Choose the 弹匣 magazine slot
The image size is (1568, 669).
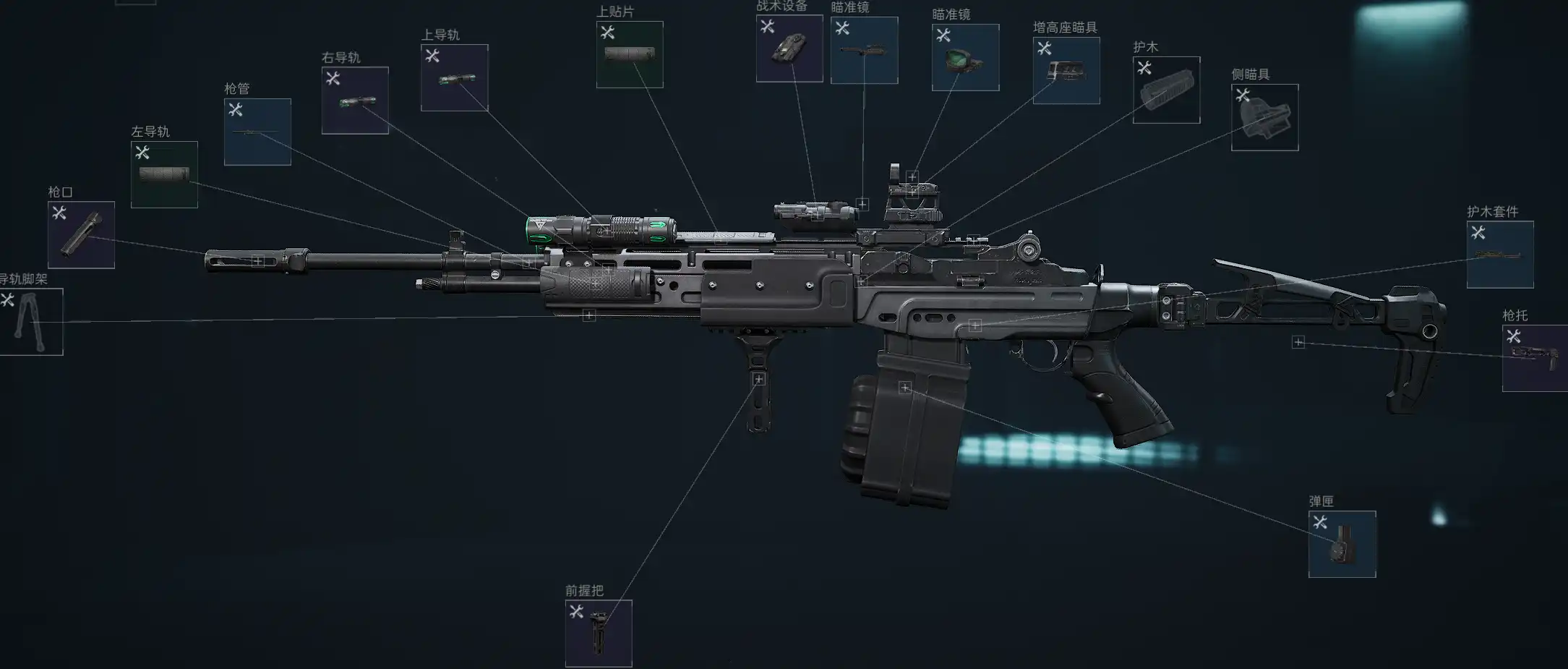[x=1342, y=544]
